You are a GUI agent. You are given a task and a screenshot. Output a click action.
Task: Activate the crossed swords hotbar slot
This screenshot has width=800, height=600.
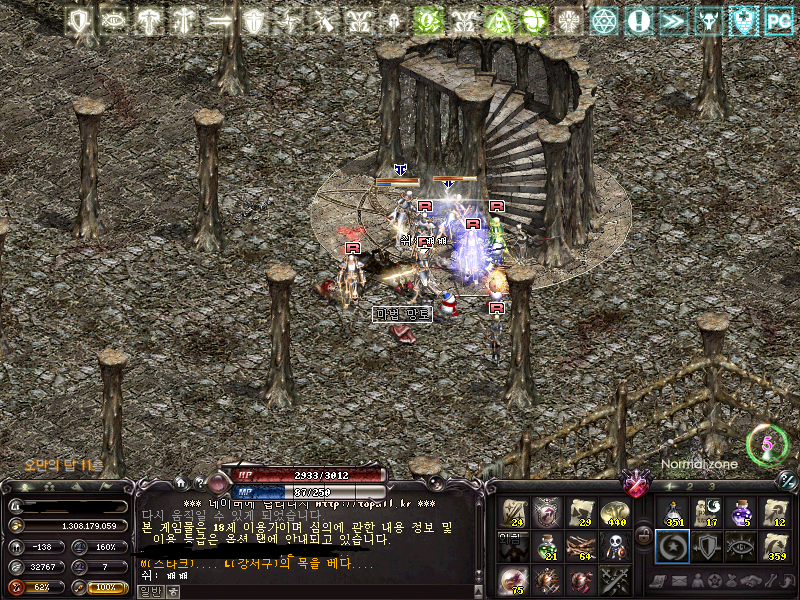pos(612,580)
